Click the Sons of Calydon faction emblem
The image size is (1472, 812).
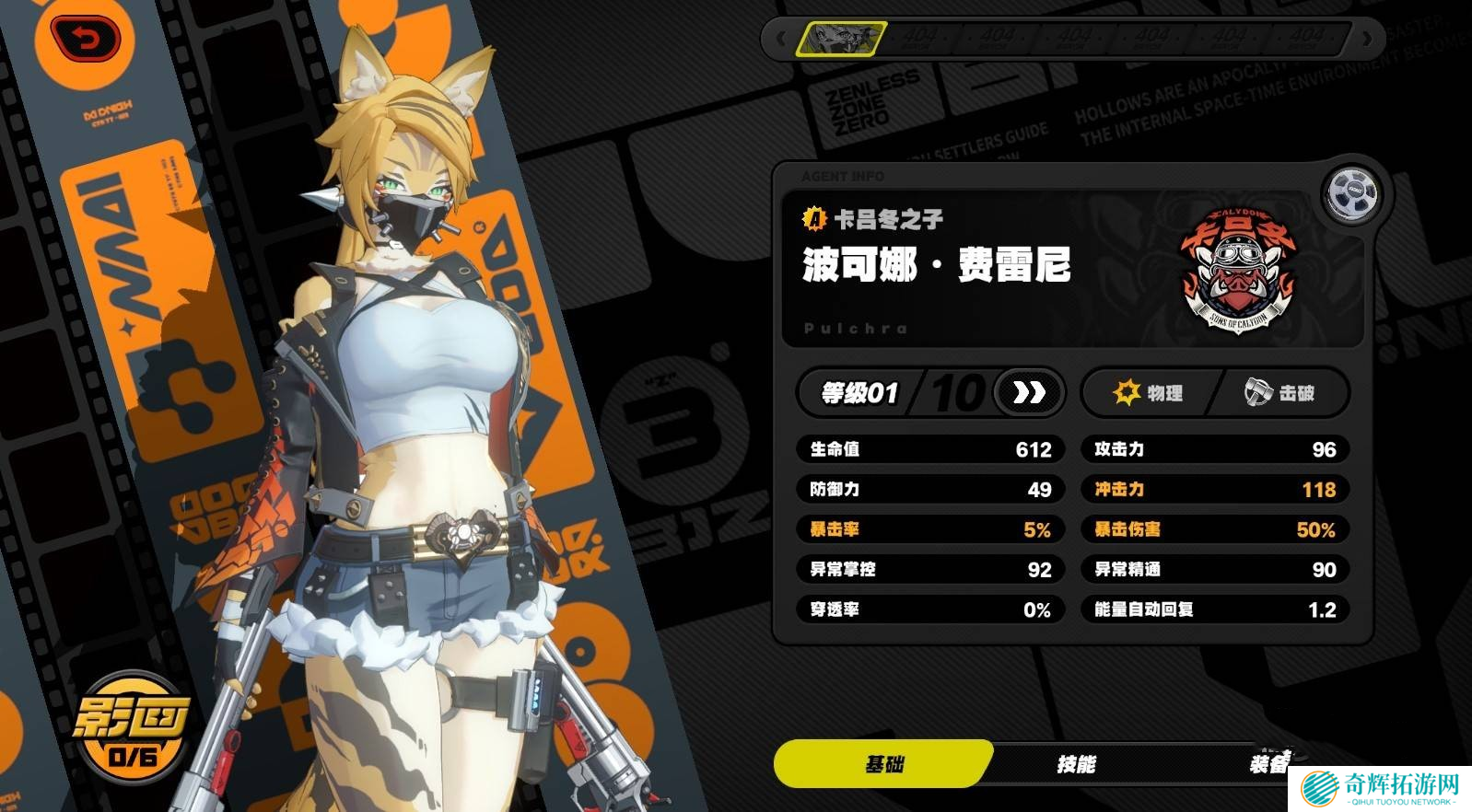pyautogui.click(x=1237, y=270)
